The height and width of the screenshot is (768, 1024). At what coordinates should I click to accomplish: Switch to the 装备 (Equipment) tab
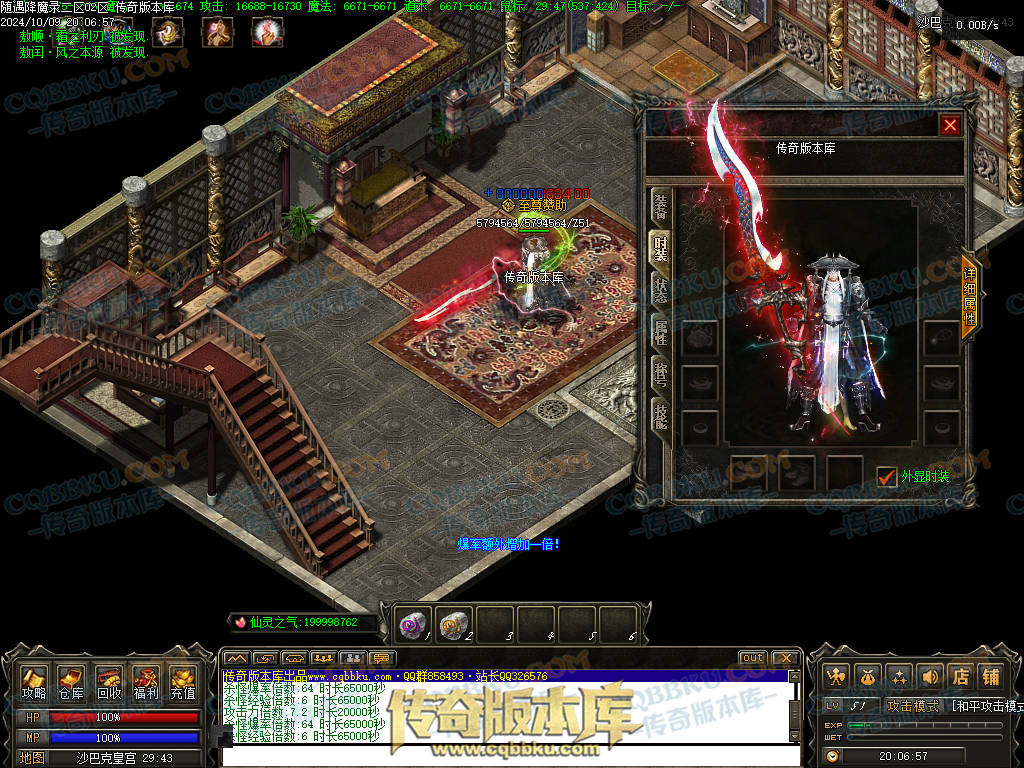click(x=661, y=206)
